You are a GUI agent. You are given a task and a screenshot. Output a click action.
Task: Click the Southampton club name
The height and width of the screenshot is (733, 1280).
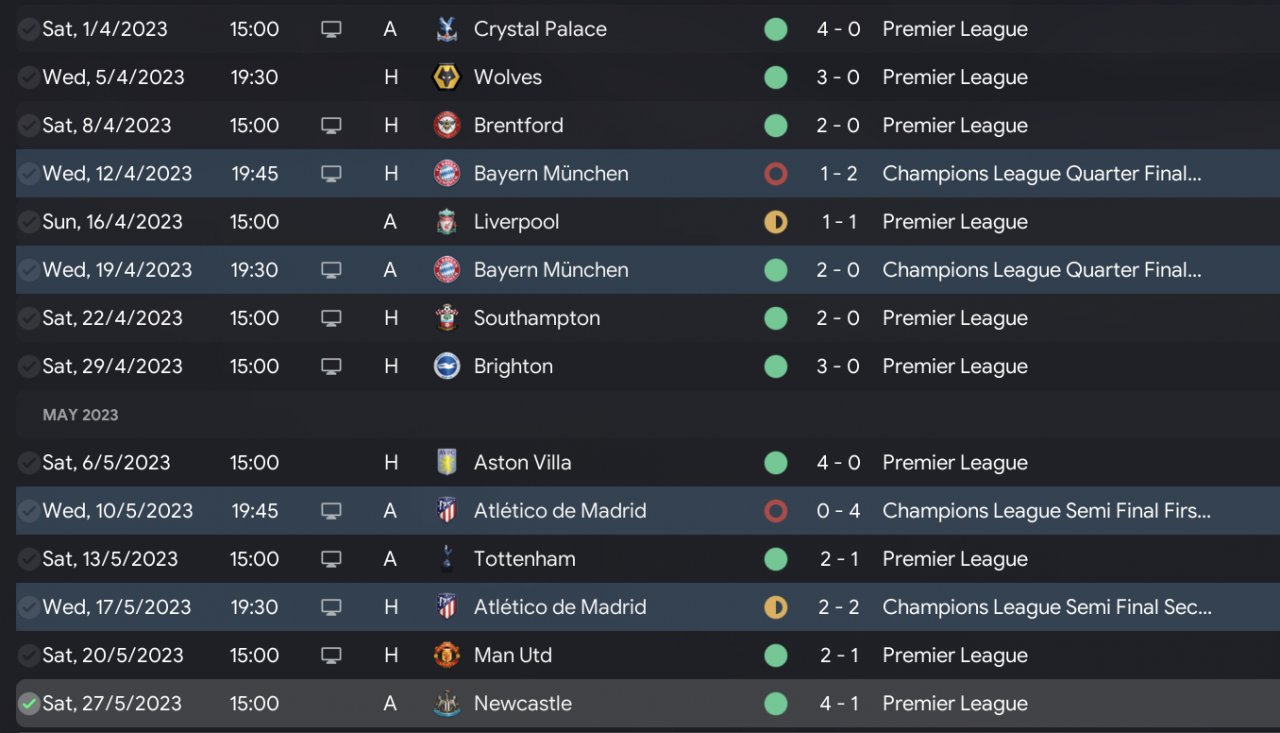(x=537, y=318)
